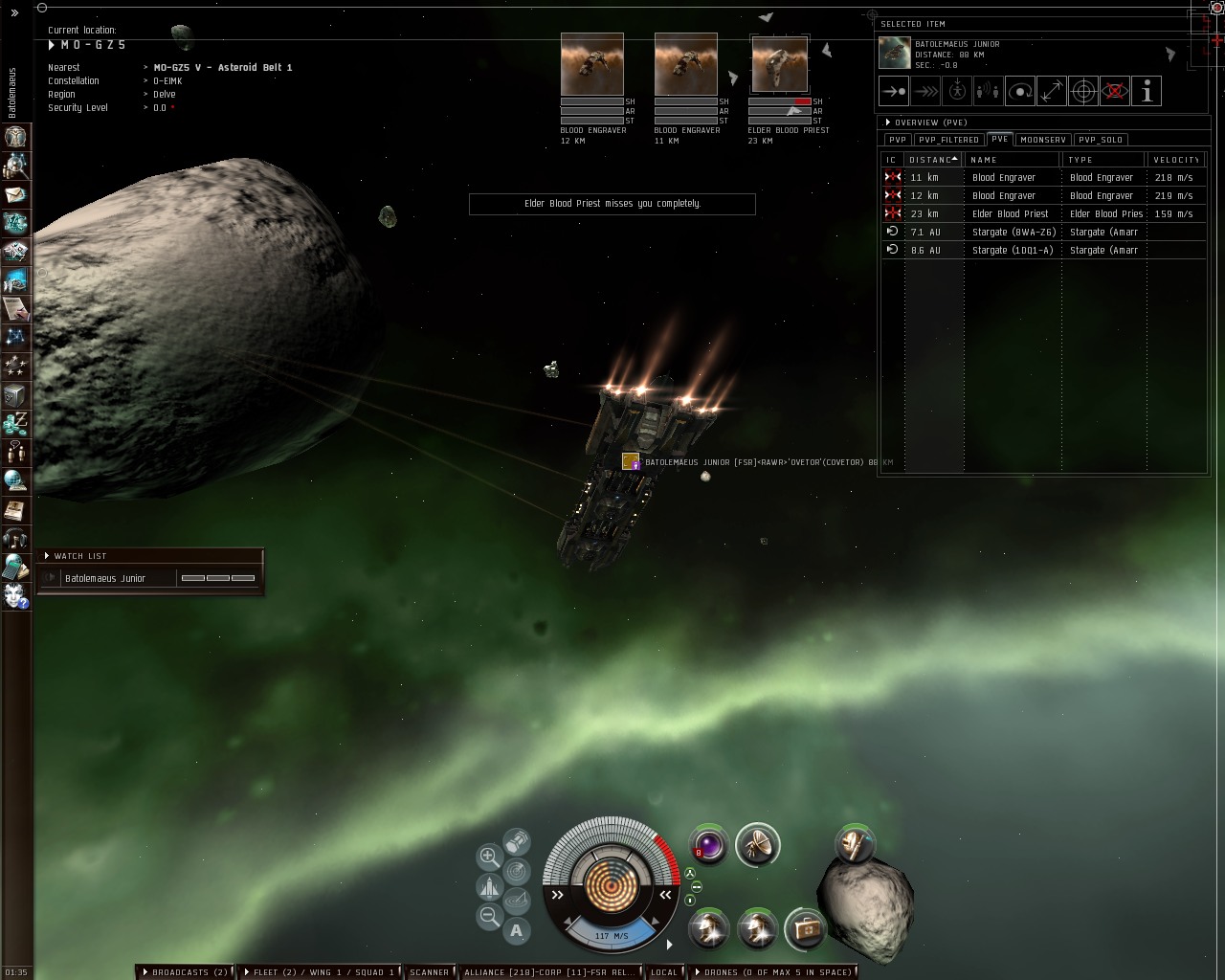Screen dimensions: 1225x980
Task: Sort the overview by the Velocity column
Action: pos(1175,160)
